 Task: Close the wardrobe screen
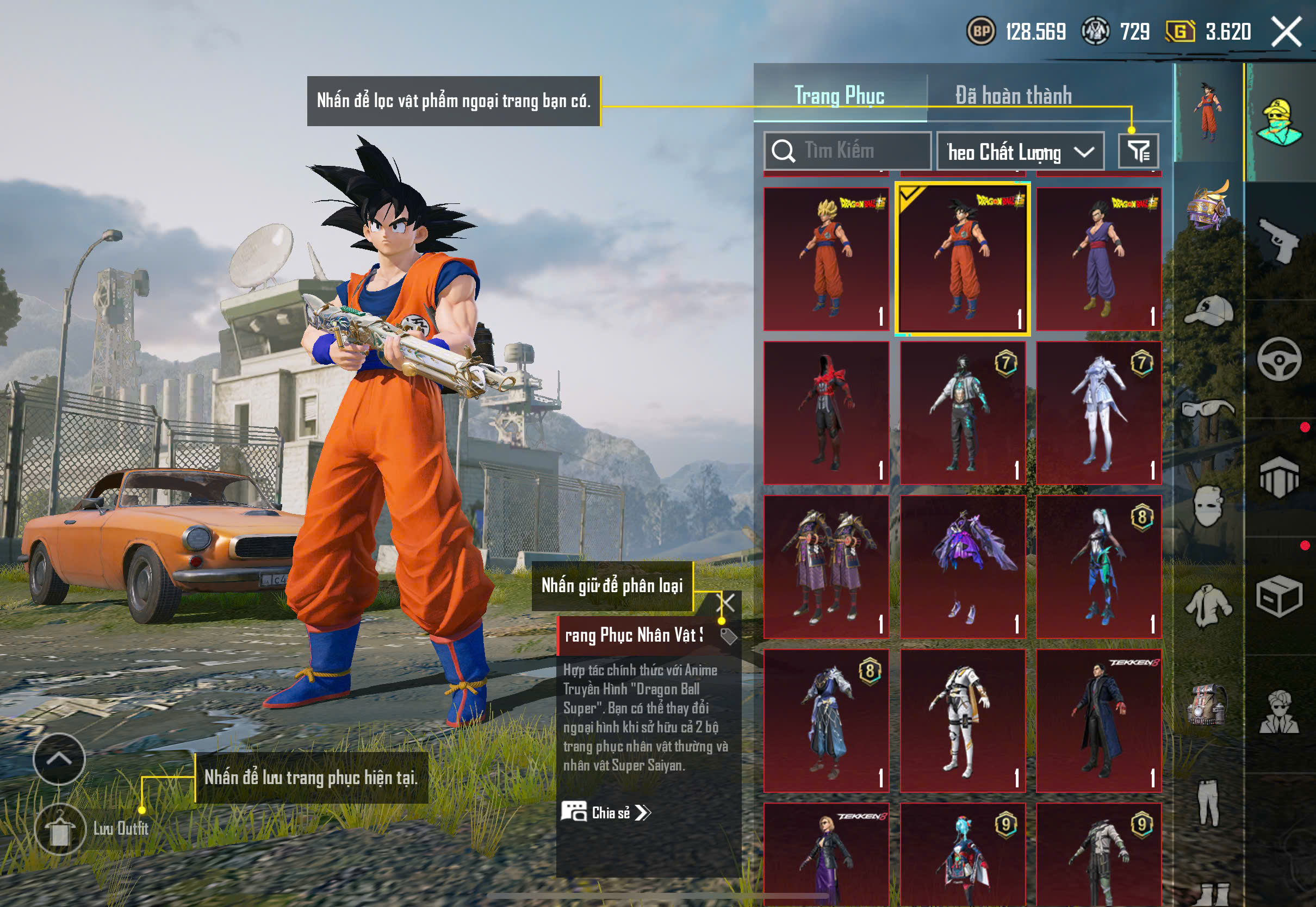tap(1287, 32)
